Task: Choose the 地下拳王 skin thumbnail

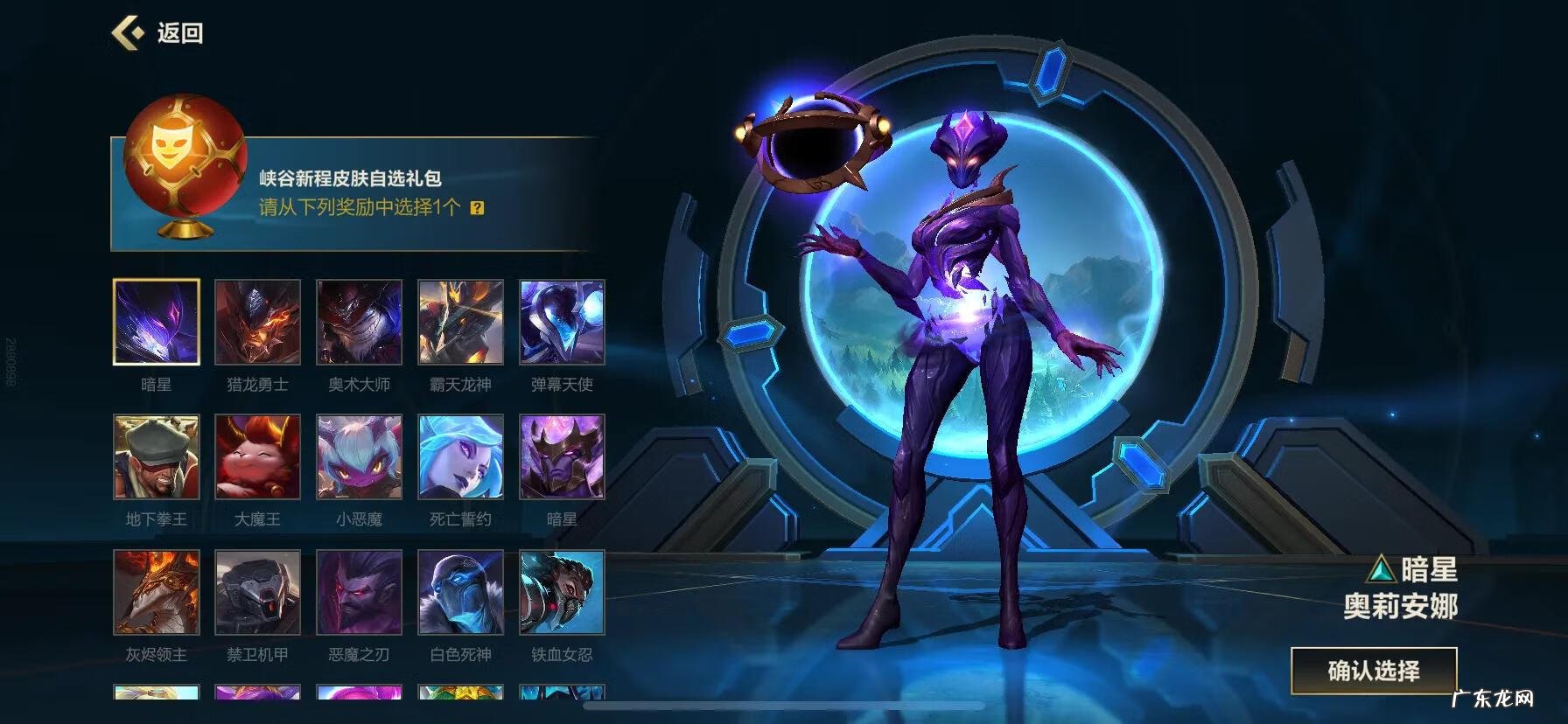Action: 157,456
